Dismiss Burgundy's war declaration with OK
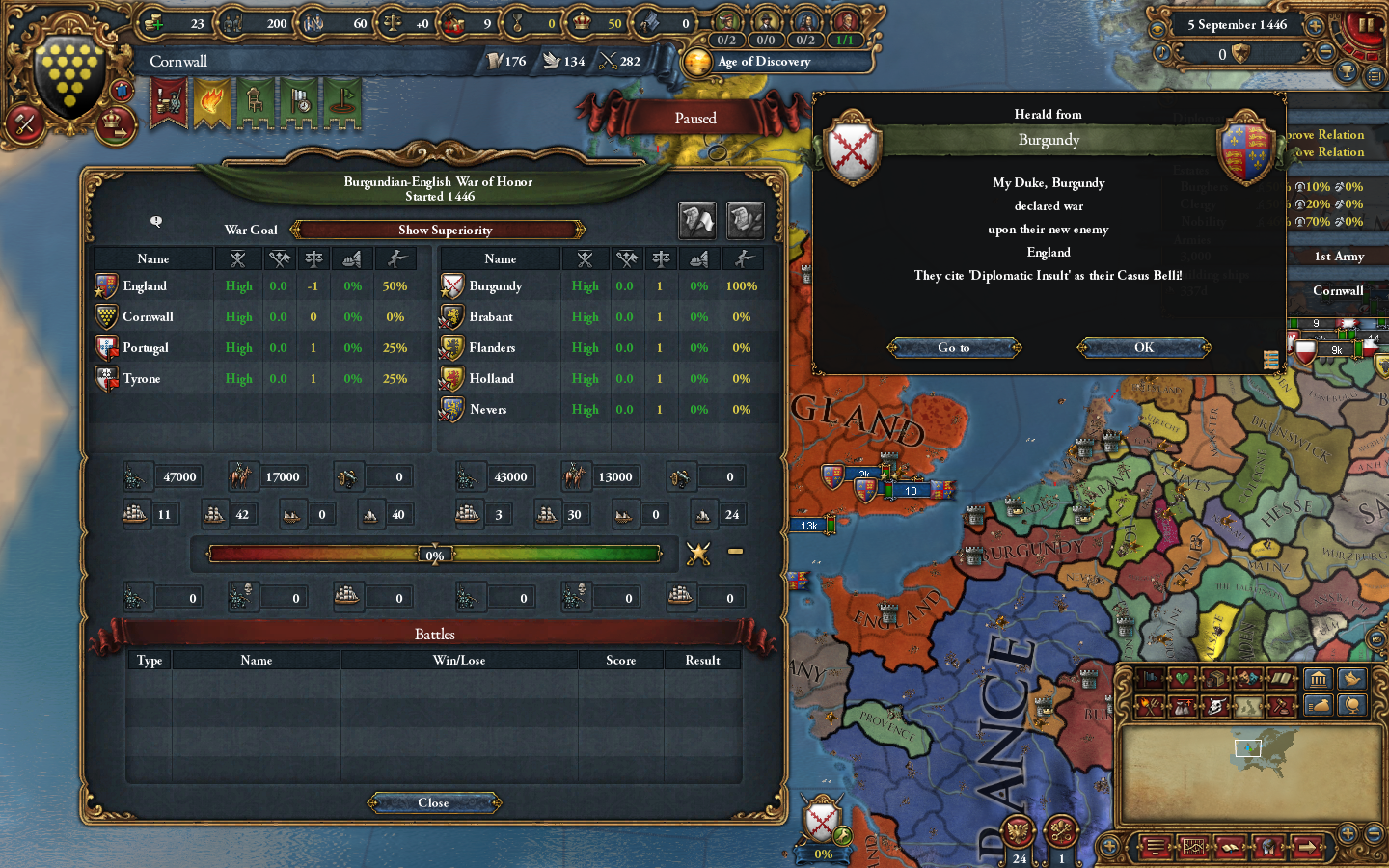The height and width of the screenshot is (868, 1389). [1144, 347]
